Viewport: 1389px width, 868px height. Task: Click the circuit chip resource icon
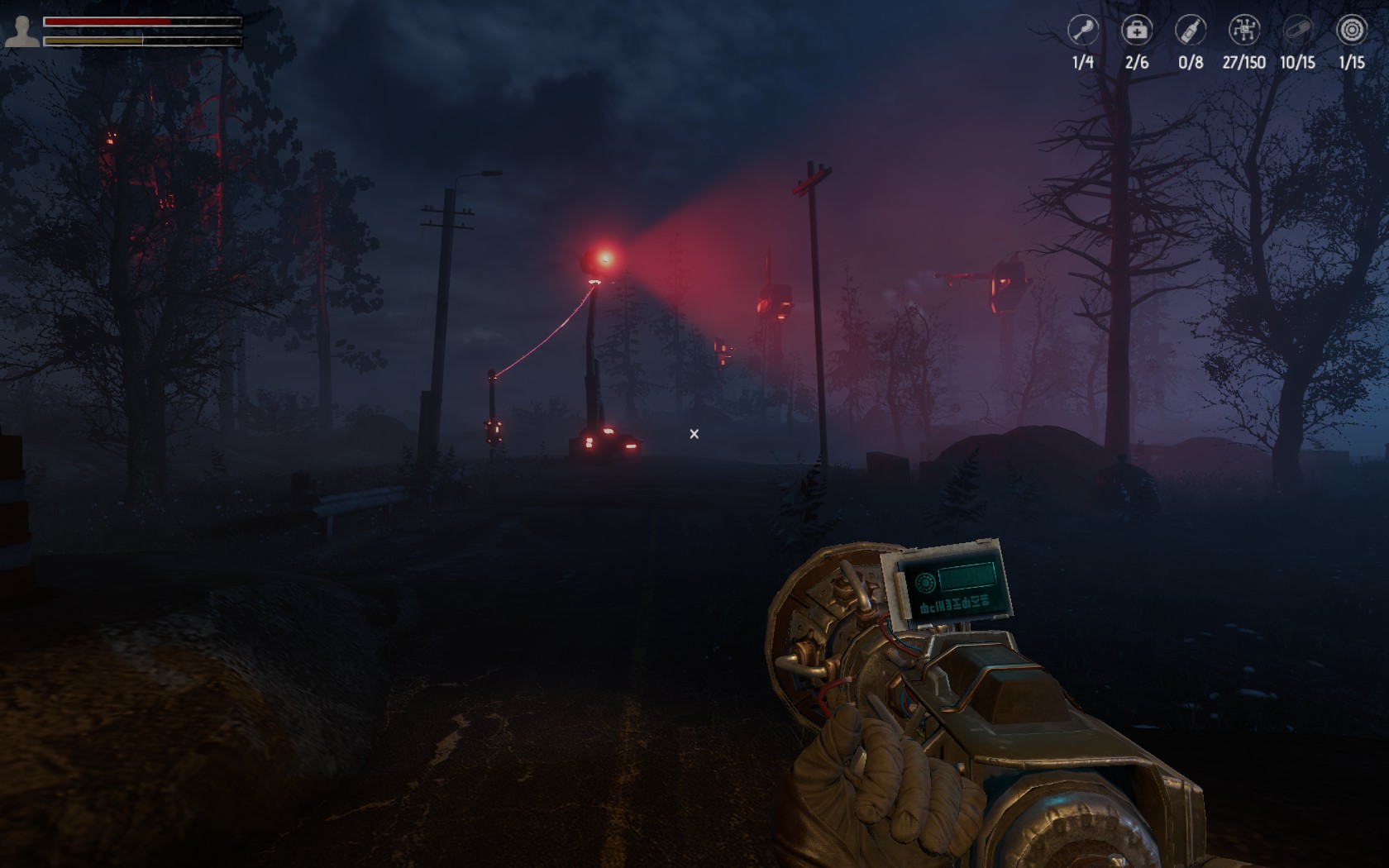pyautogui.click(x=1243, y=31)
